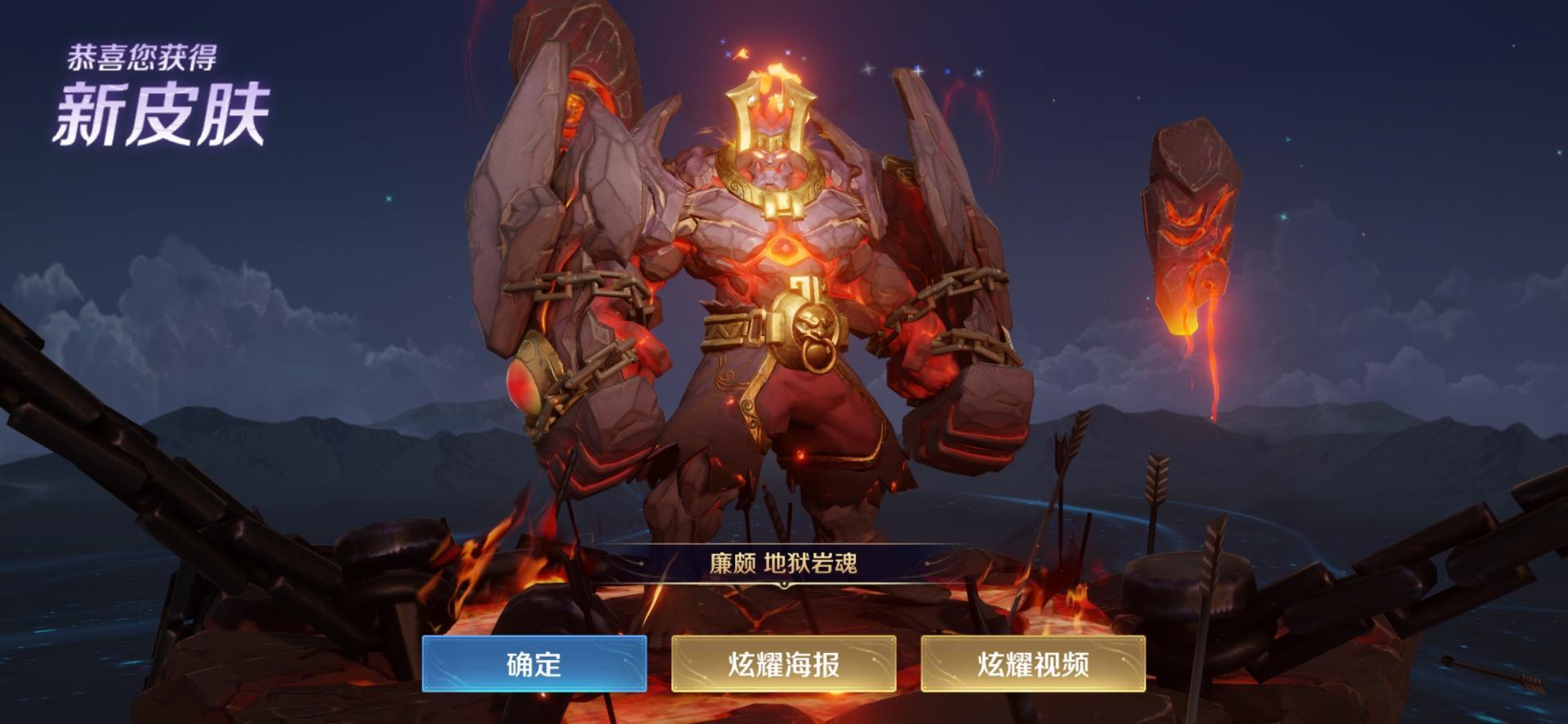Choose the 炫耀海报 poster share button
Viewport: 1568px width, 724px height.
coord(783,664)
